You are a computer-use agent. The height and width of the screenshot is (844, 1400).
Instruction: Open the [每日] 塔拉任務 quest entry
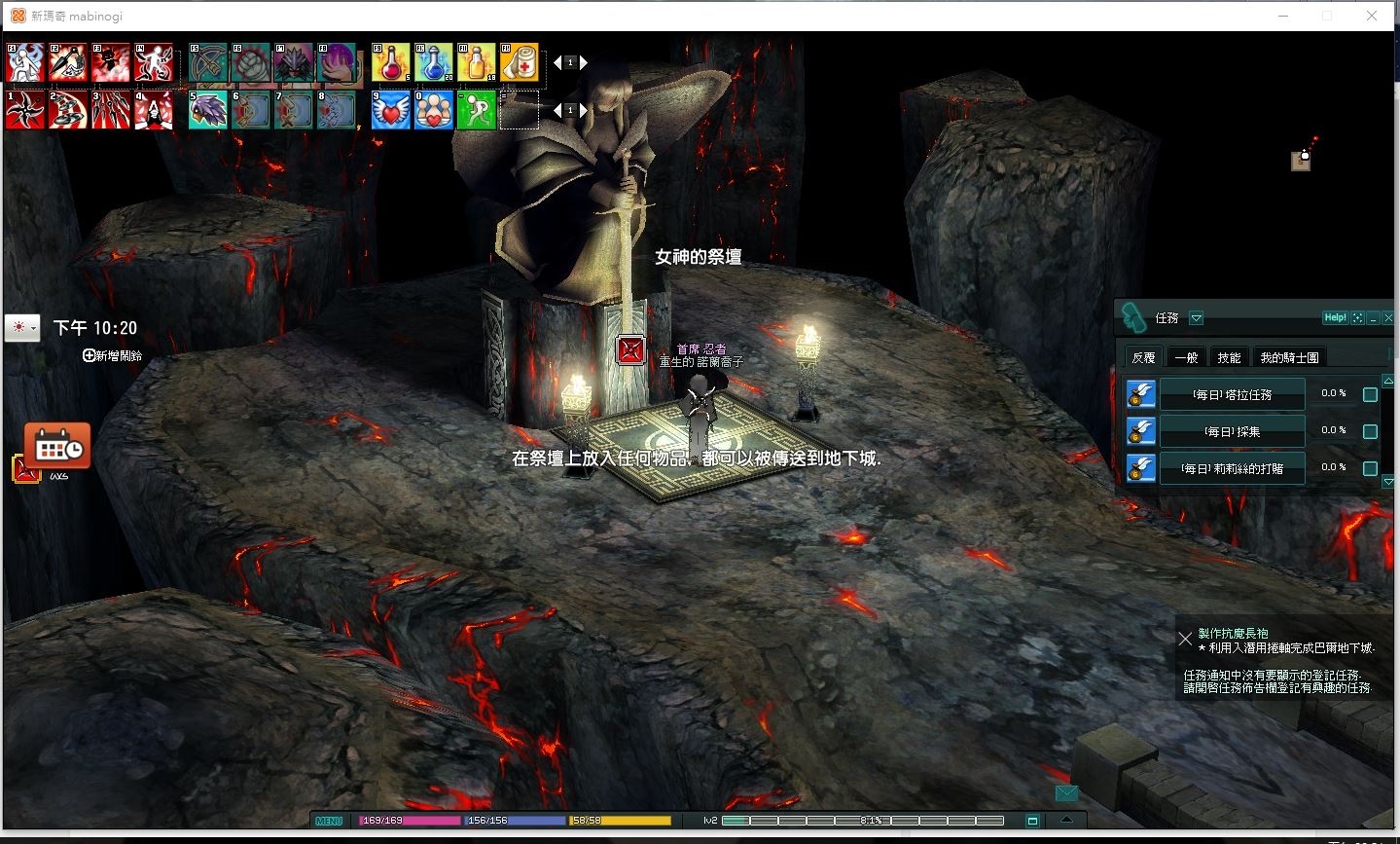(1232, 394)
